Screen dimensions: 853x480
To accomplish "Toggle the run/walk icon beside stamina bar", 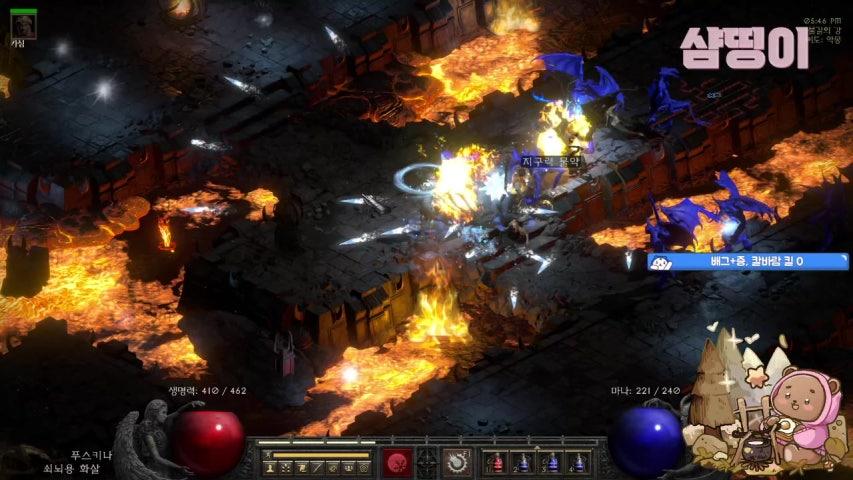I will pyautogui.click(x=267, y=455).
